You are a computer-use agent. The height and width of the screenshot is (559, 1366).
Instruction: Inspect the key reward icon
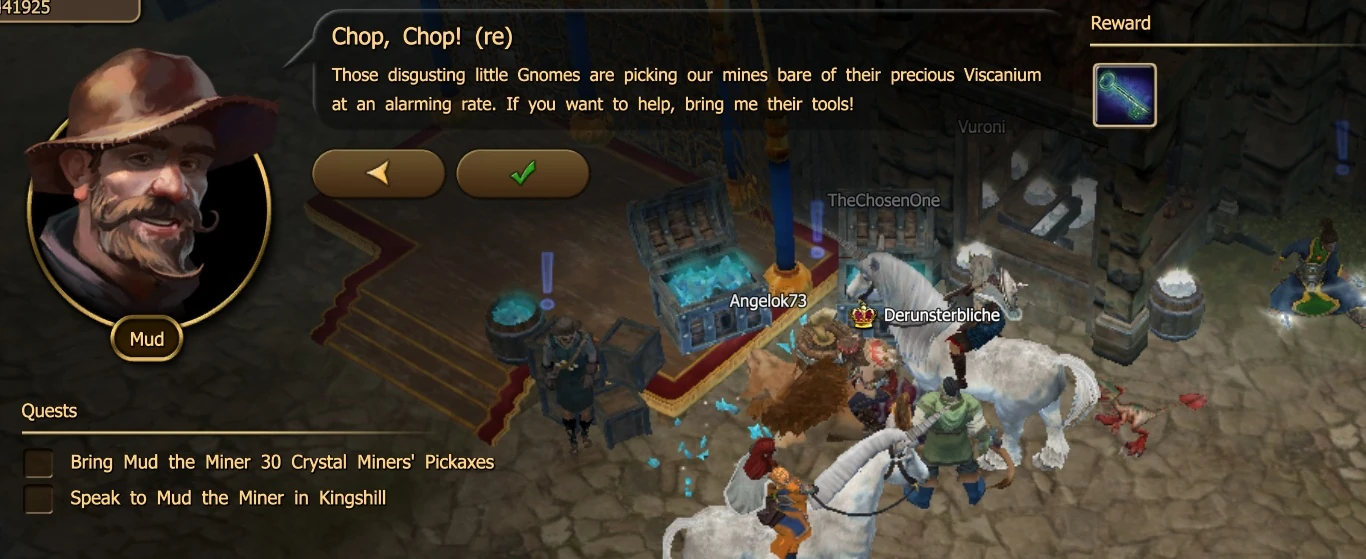pos(1124,95)
